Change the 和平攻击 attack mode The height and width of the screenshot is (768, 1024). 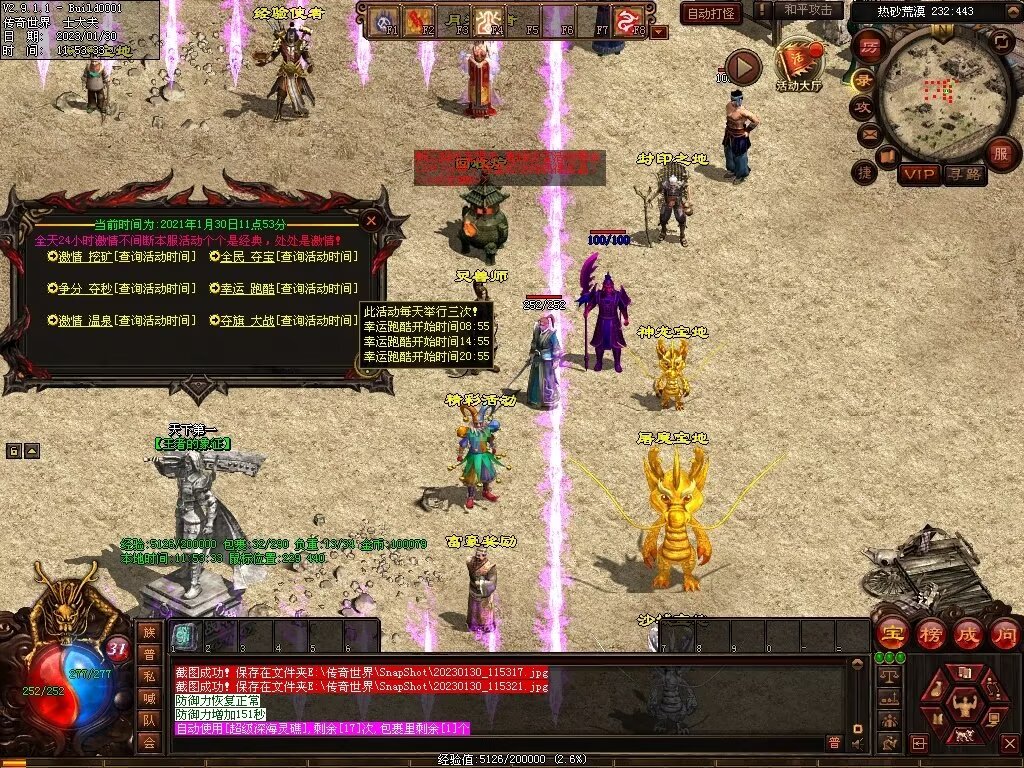pos(808,10)
